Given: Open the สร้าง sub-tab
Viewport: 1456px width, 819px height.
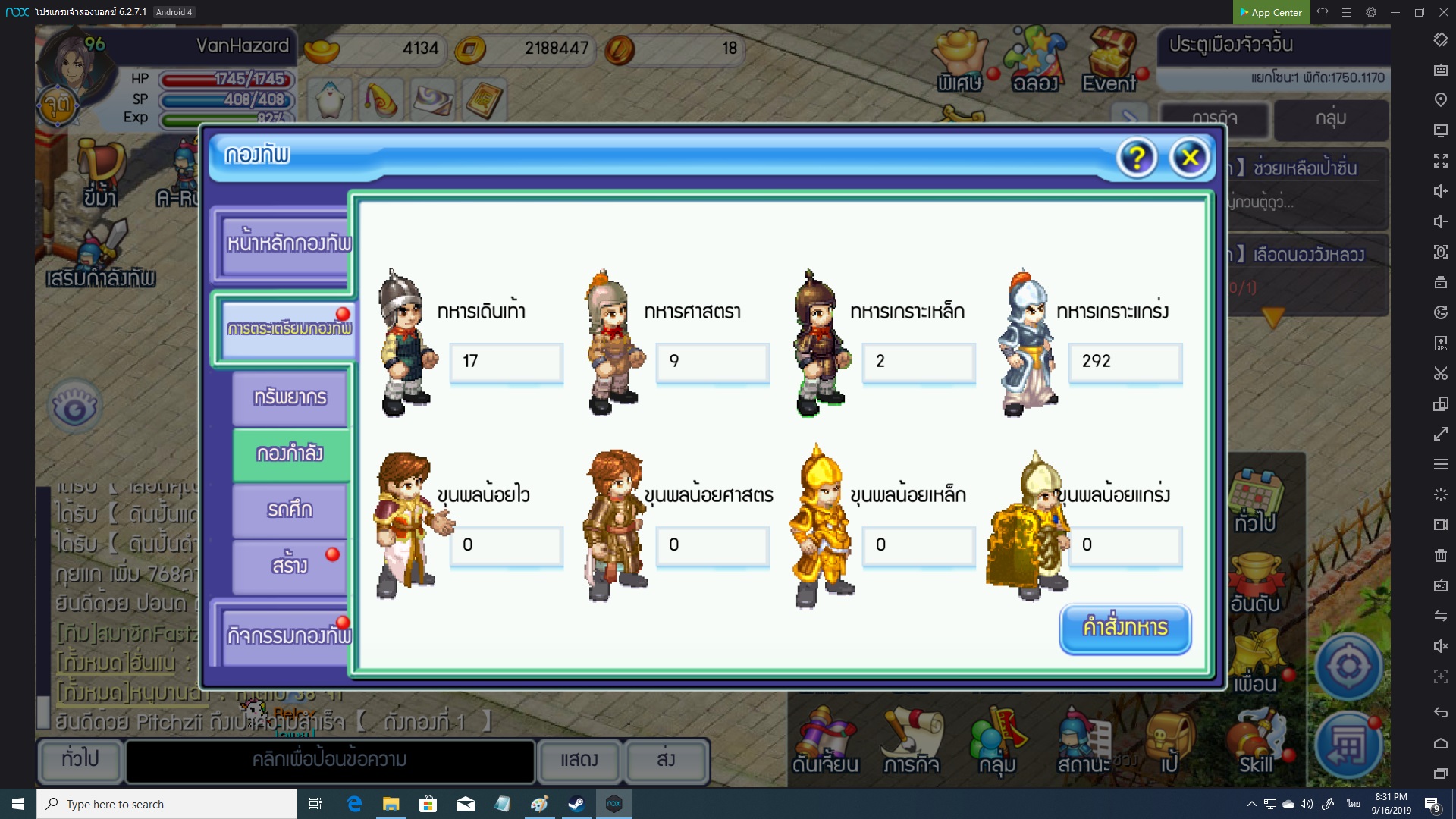Looking at the screenshot, I should [290, 566].
